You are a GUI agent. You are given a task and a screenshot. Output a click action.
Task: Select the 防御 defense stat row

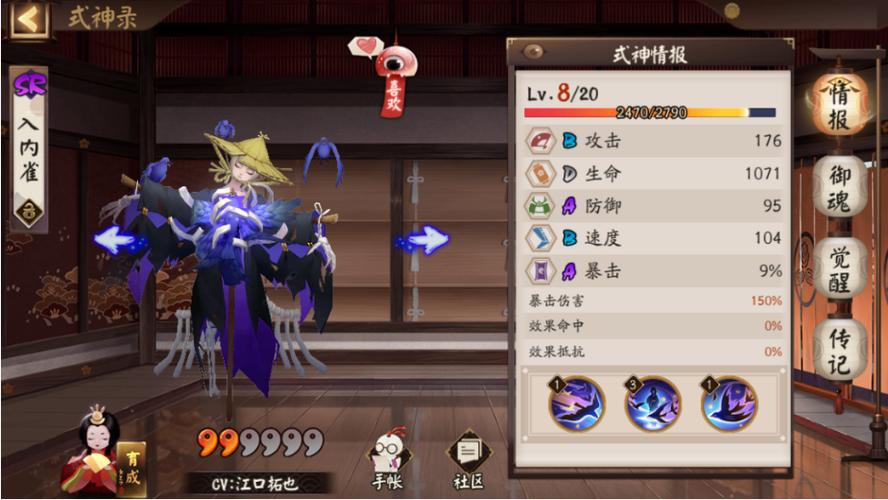654,206
